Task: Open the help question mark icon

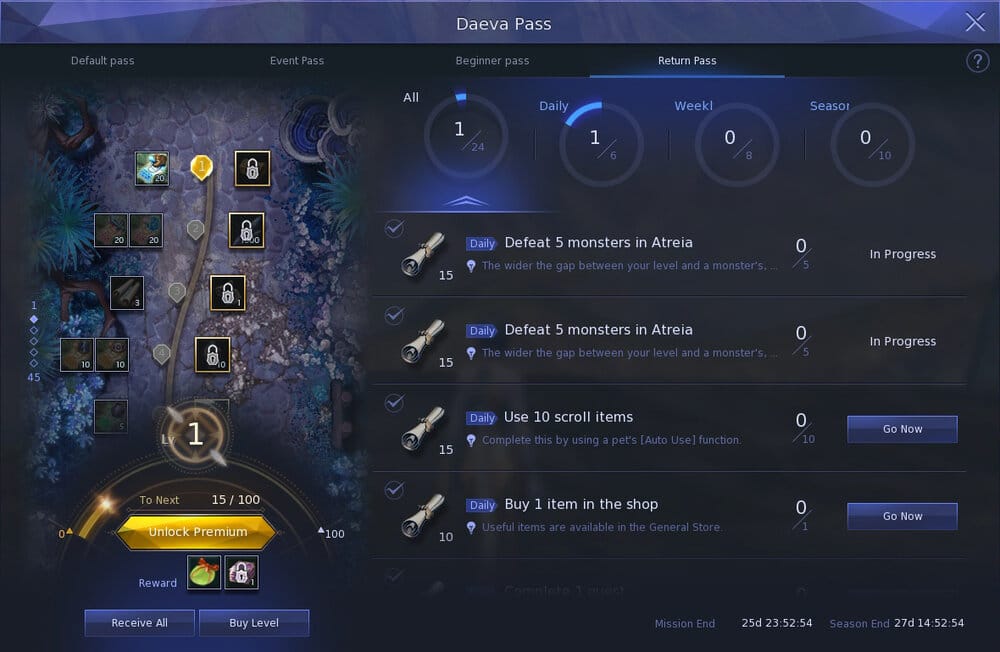Action: [x=977, y=62]
